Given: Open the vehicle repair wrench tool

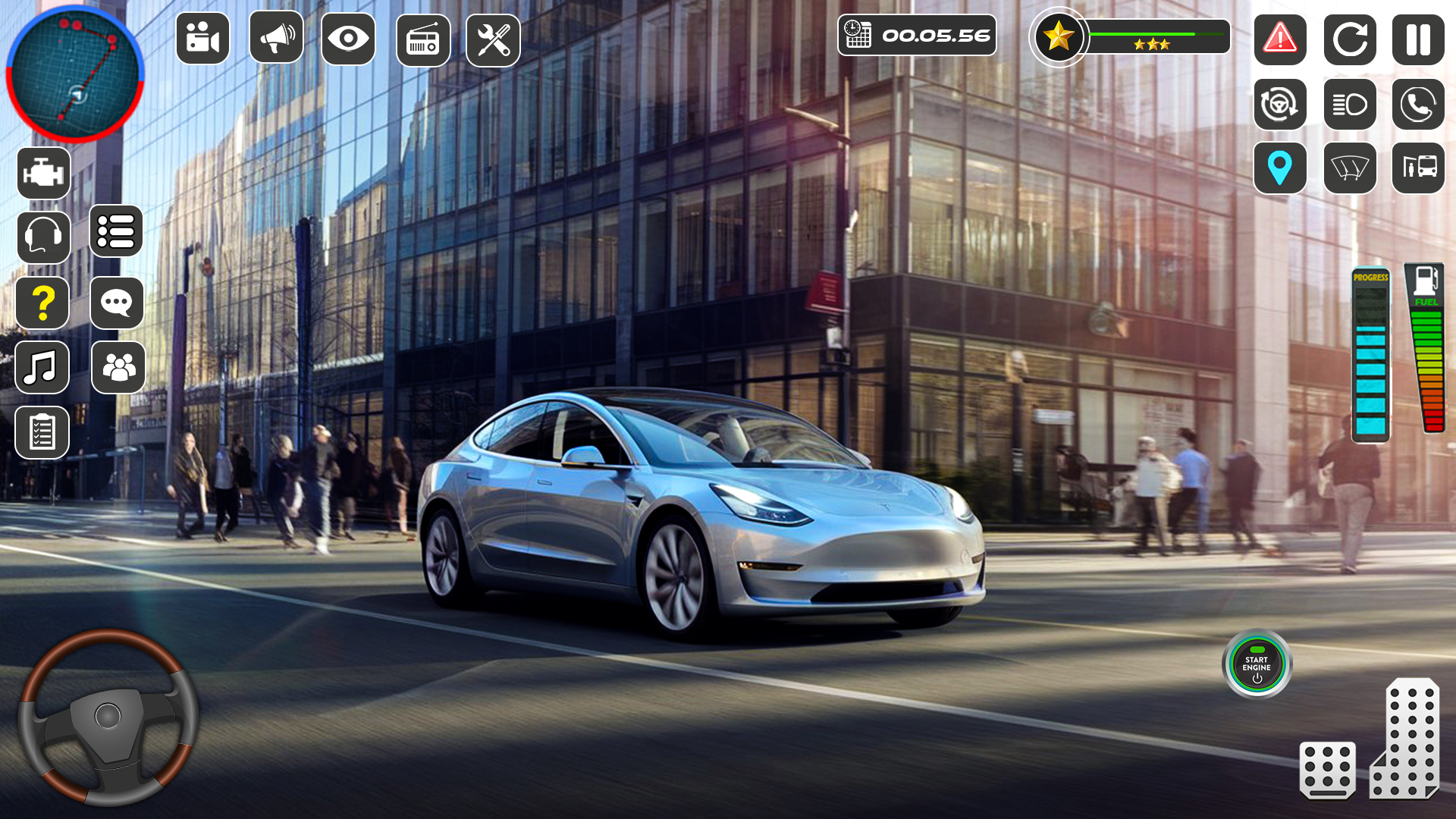Looking at the screenshot, I should click(494, 39).
